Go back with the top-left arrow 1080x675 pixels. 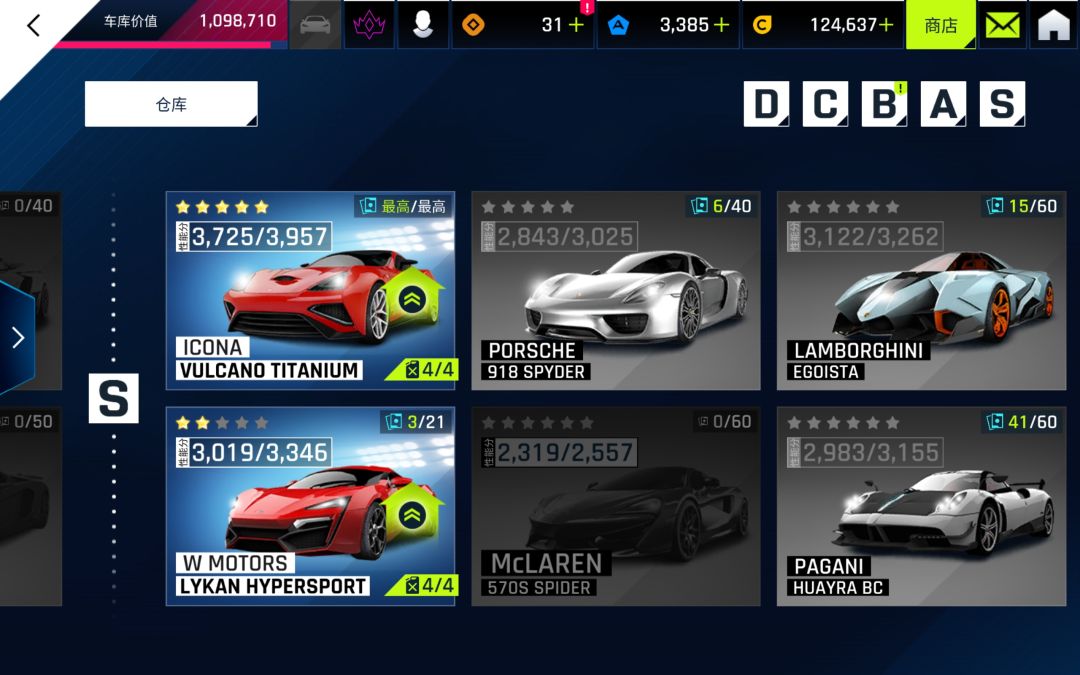pos(33,25)
